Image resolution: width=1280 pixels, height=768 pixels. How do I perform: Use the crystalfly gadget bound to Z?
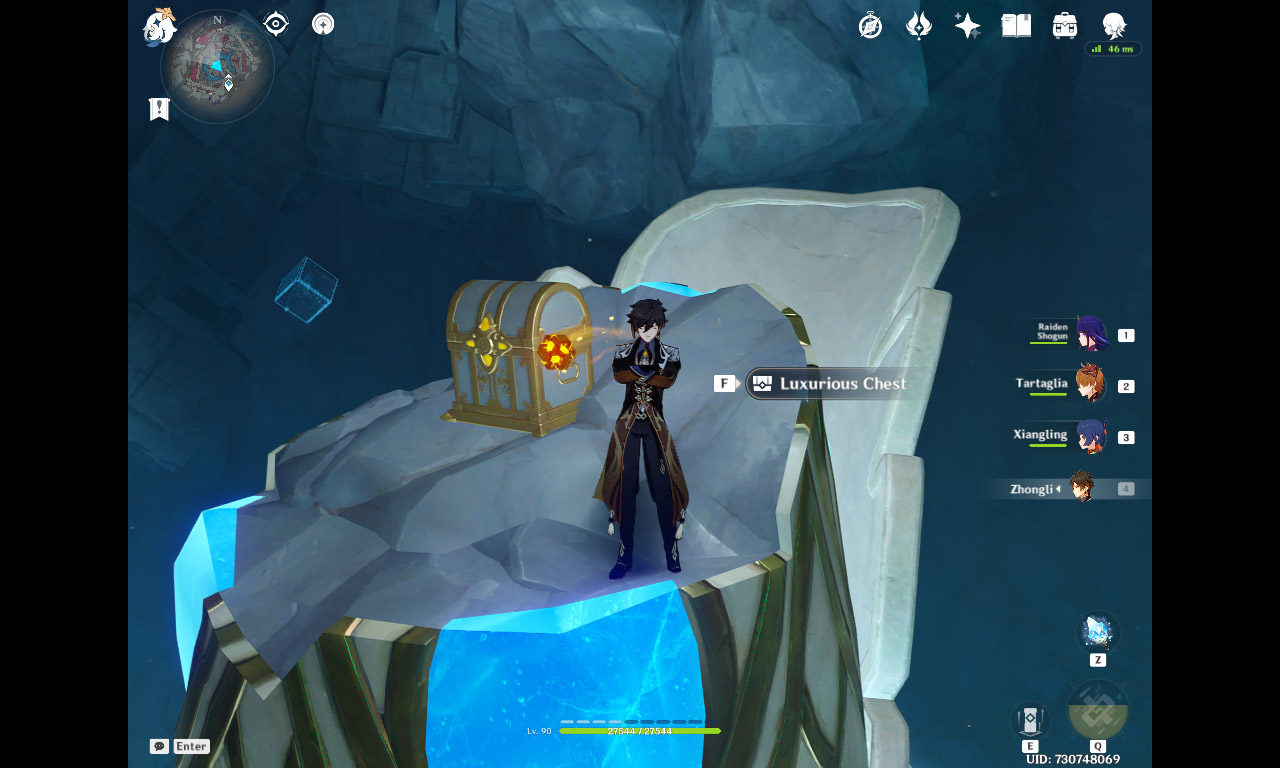pos(1097,631)
